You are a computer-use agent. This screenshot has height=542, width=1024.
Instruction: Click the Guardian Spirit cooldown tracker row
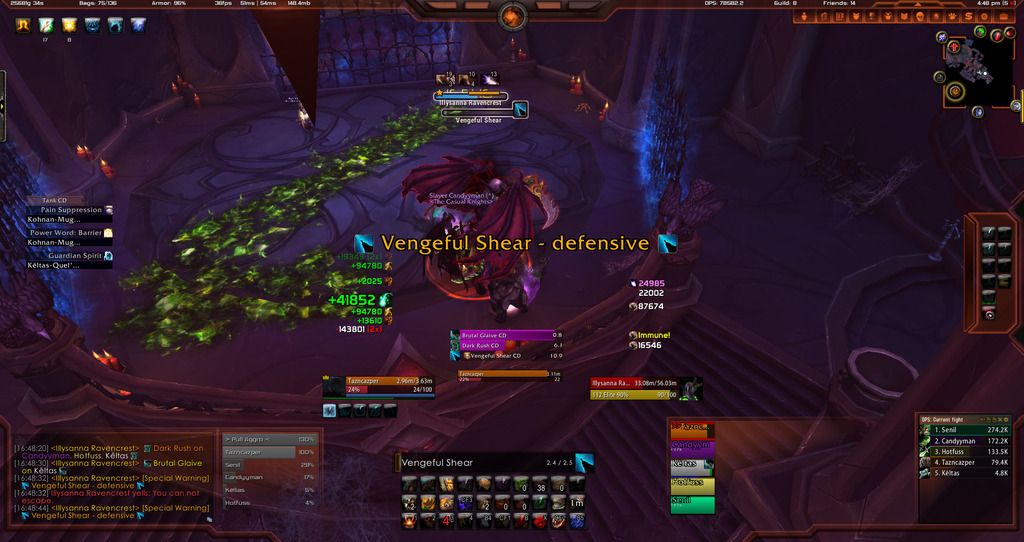tap(72, 256)
